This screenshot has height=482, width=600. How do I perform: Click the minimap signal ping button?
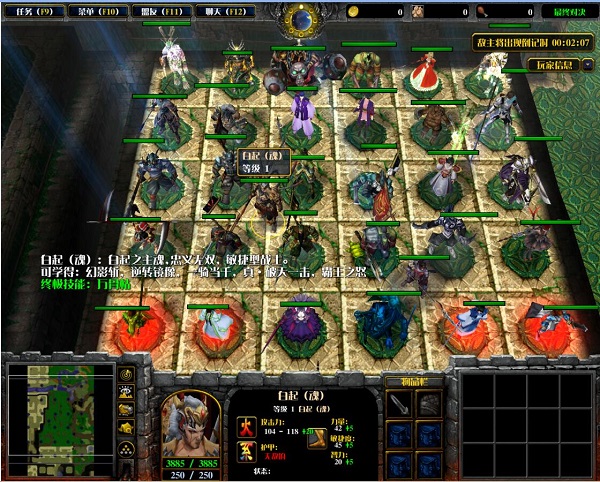pos(127,375)
